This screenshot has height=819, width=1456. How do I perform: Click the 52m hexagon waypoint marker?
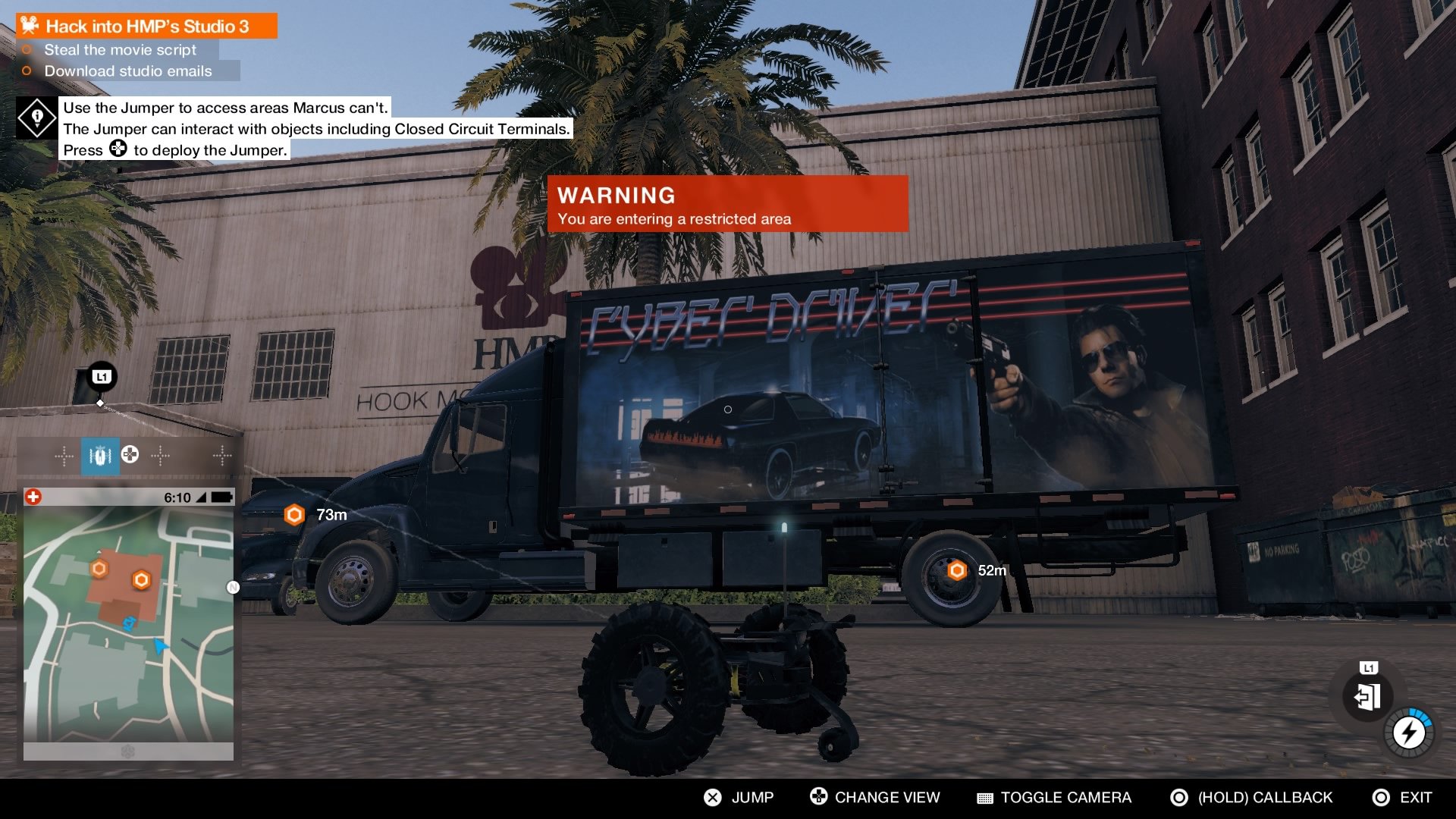point(955,570)
